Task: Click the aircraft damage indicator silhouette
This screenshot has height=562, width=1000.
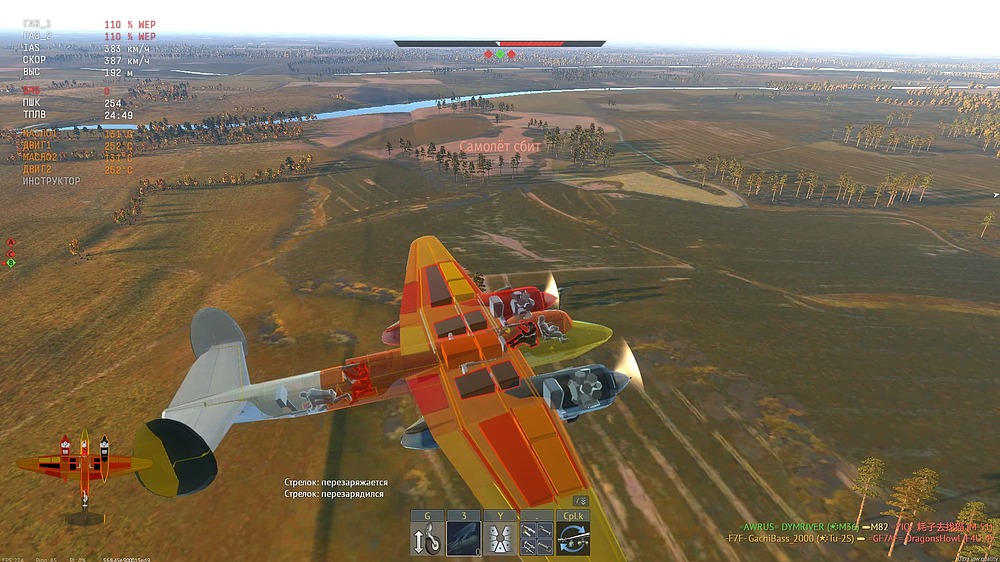Action: (x=84, y=467)
